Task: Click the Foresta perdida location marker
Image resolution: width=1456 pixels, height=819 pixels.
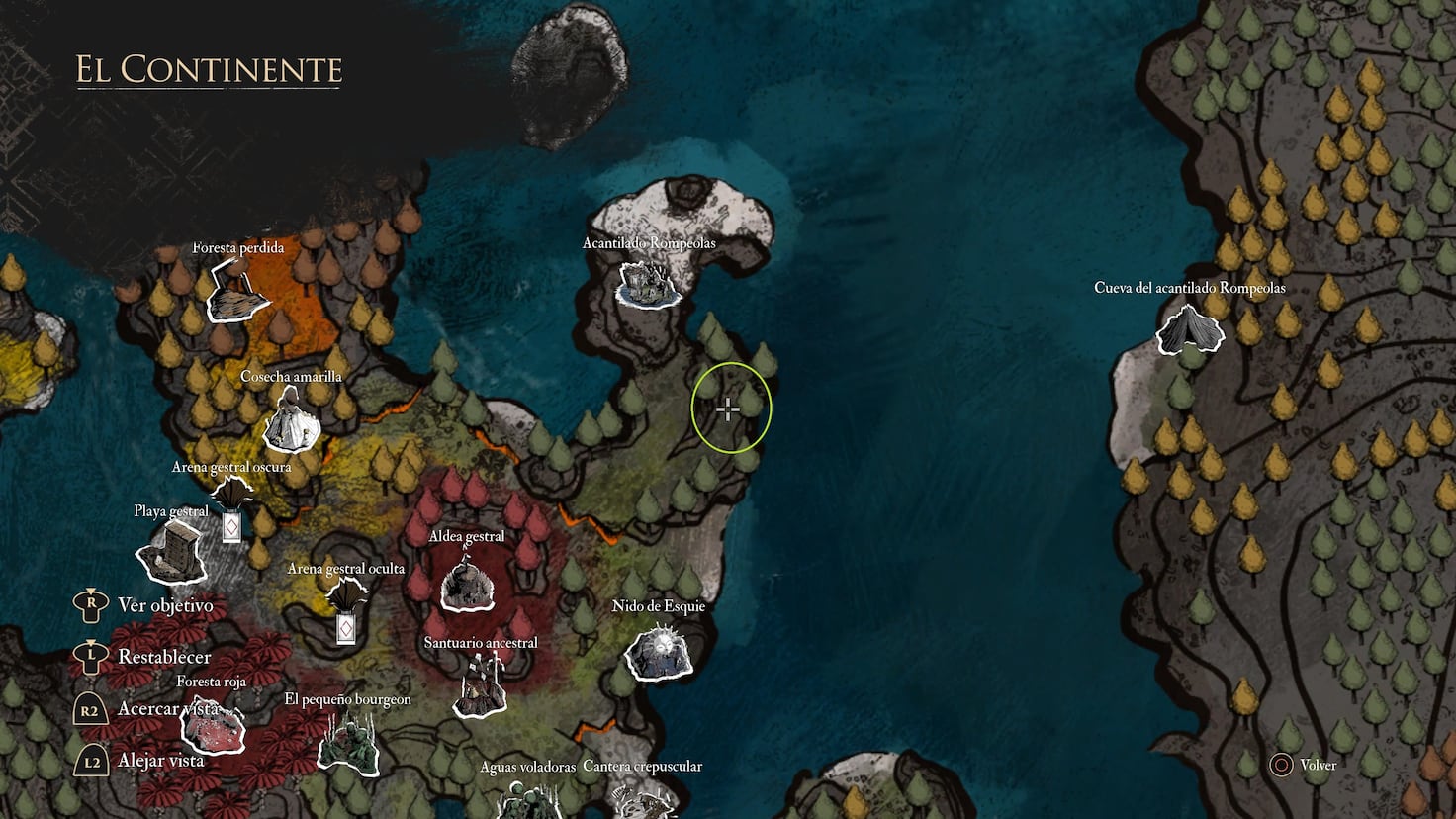Action: tap(234, 300)
